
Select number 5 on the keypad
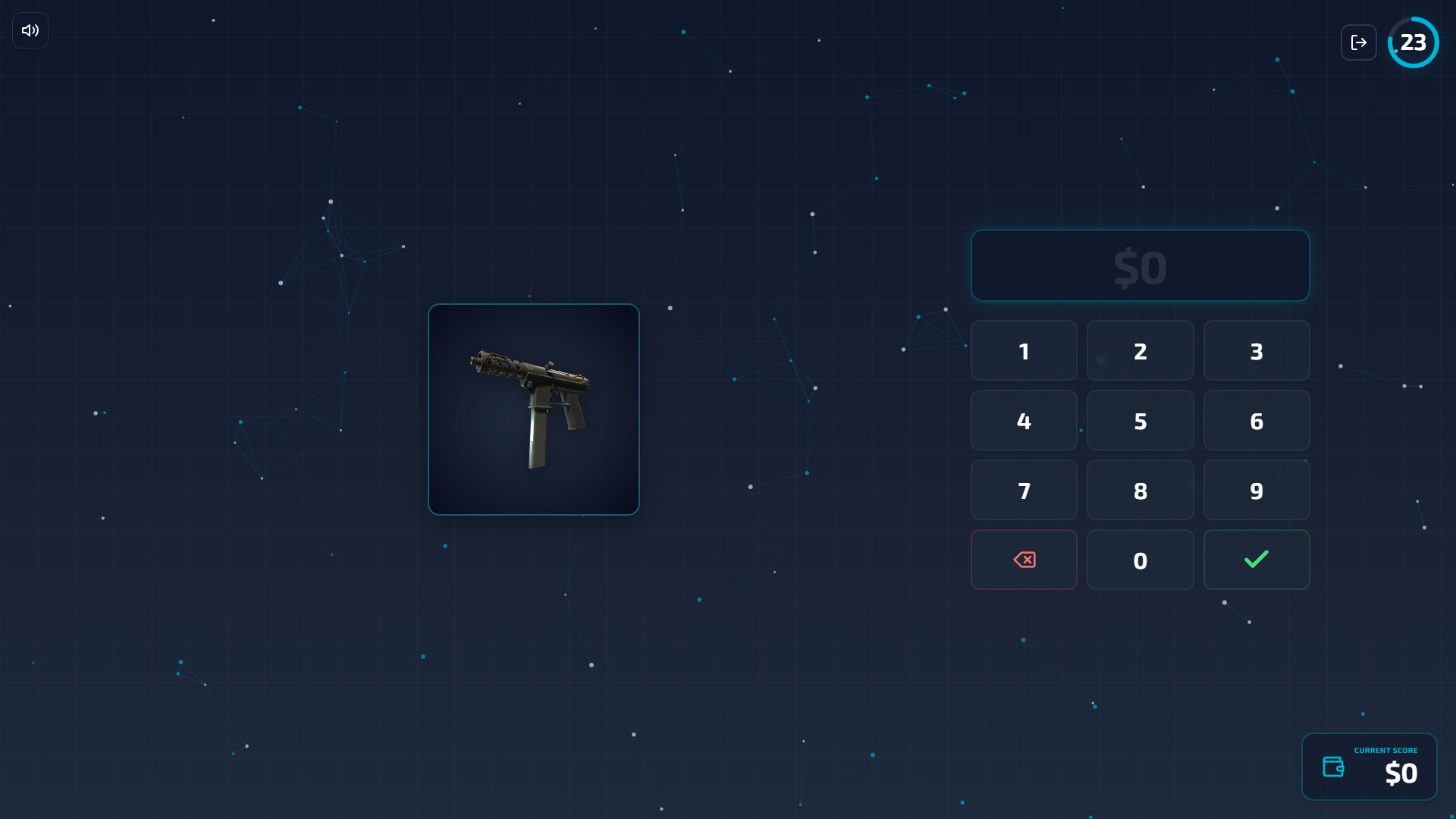pos(1140,420)
